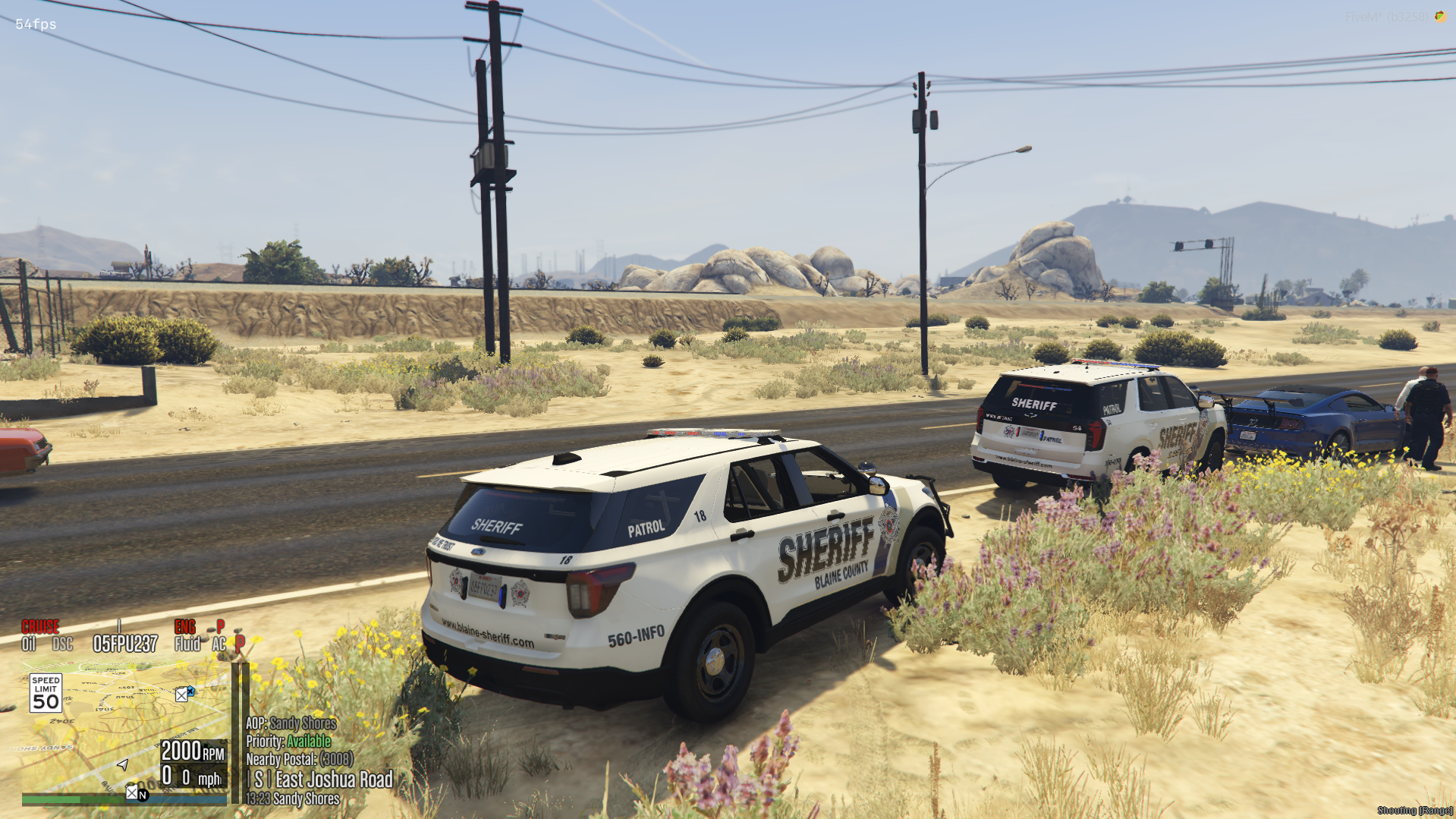This screenshot has width=1456, height=819.
Task: Click the player arrow on the minimap
Action: [124, 766]
